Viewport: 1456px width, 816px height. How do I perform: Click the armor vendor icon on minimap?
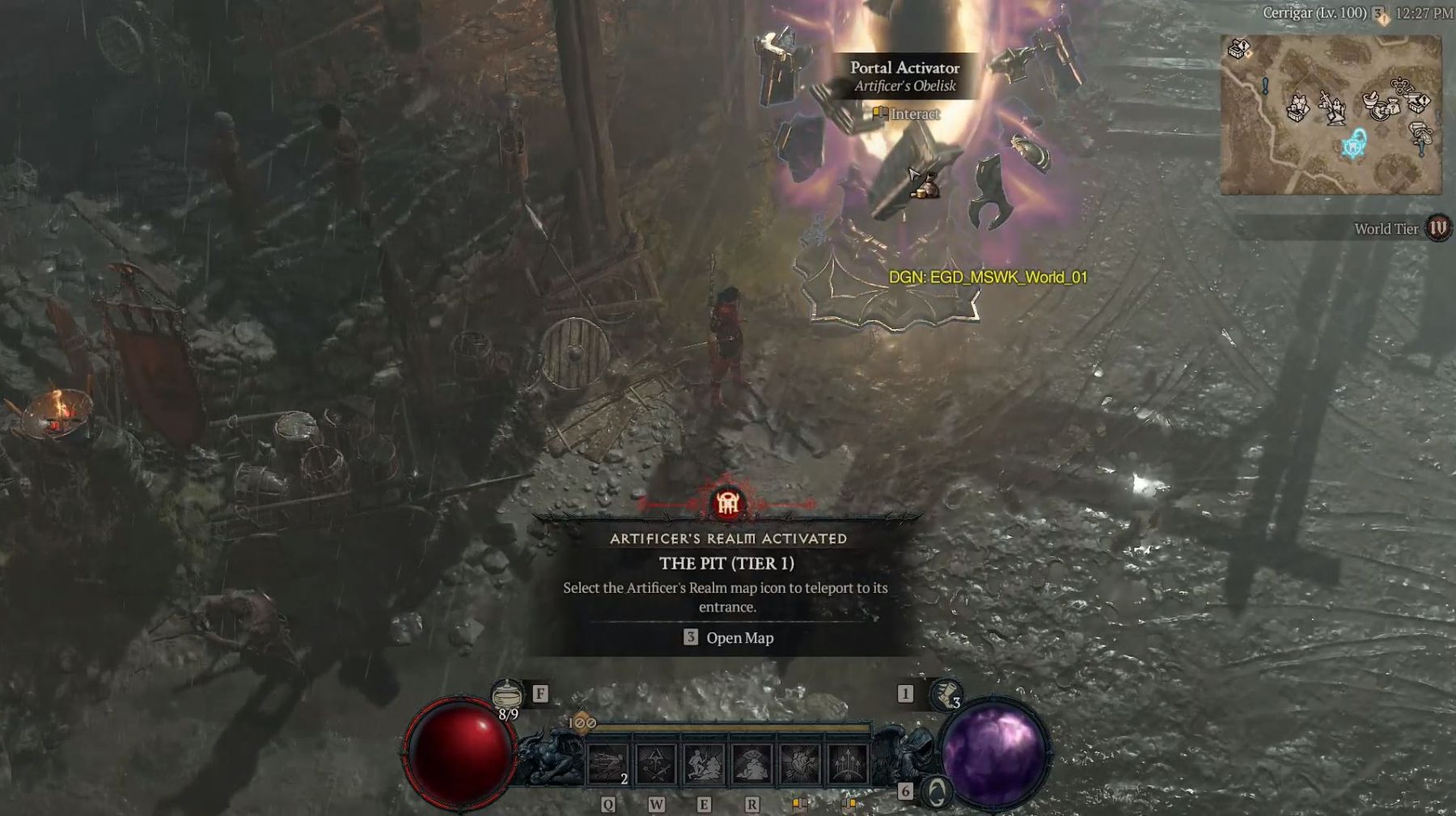click(x=1299, y=108)
